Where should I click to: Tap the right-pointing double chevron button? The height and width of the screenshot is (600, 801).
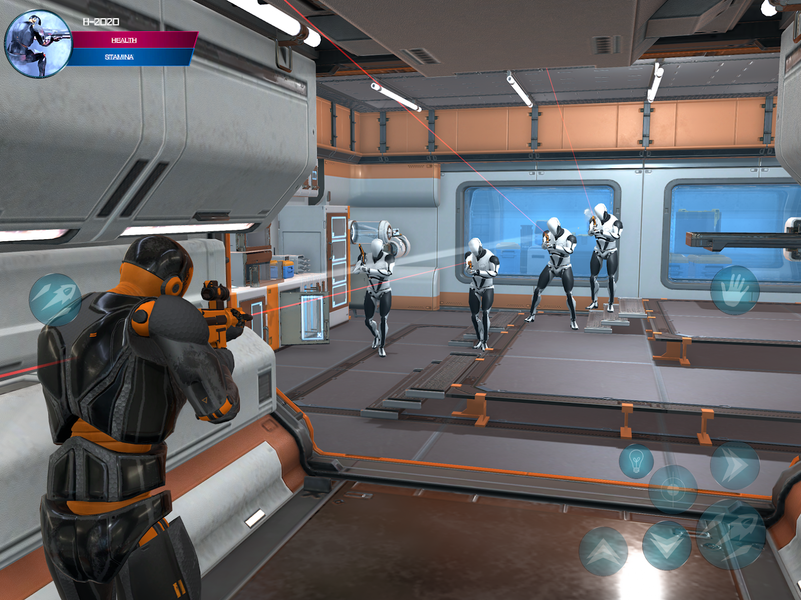coord(734,466)
